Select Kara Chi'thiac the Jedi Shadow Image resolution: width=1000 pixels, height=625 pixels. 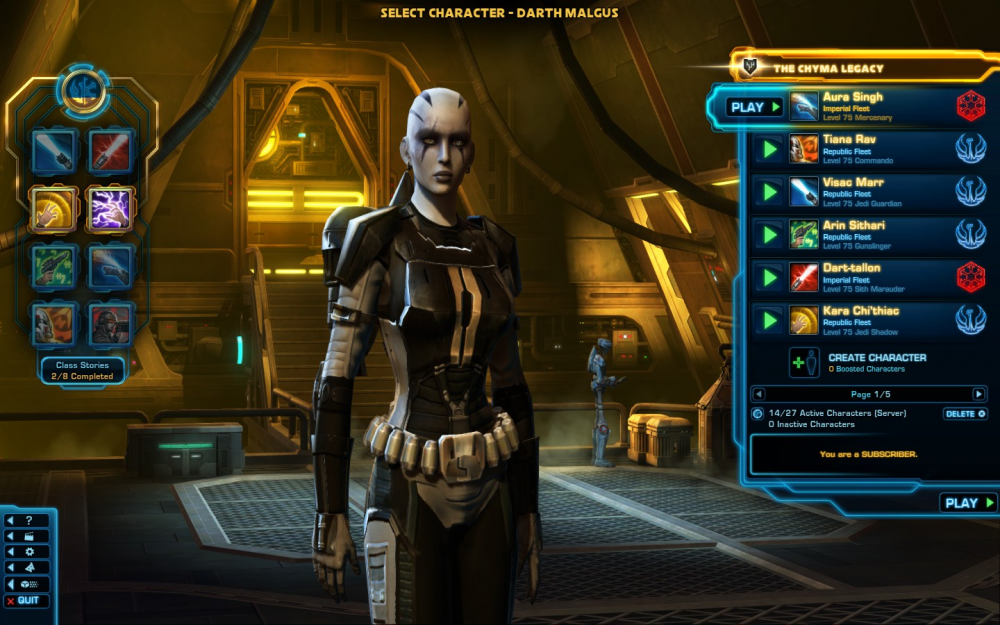click(860, 320)
